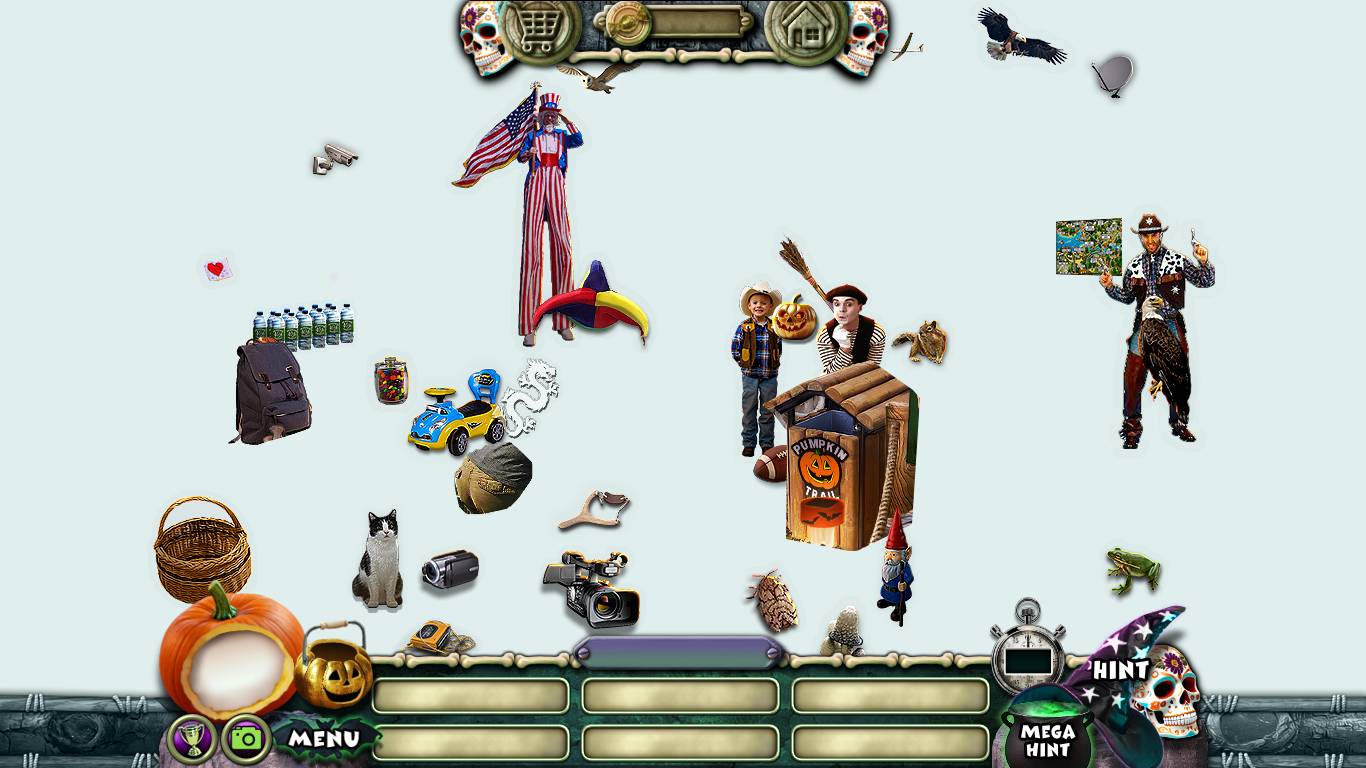Viewport: 1366px width, 768px height.
Task: Open the trophy achievements icon
Action: coord(193,739)
